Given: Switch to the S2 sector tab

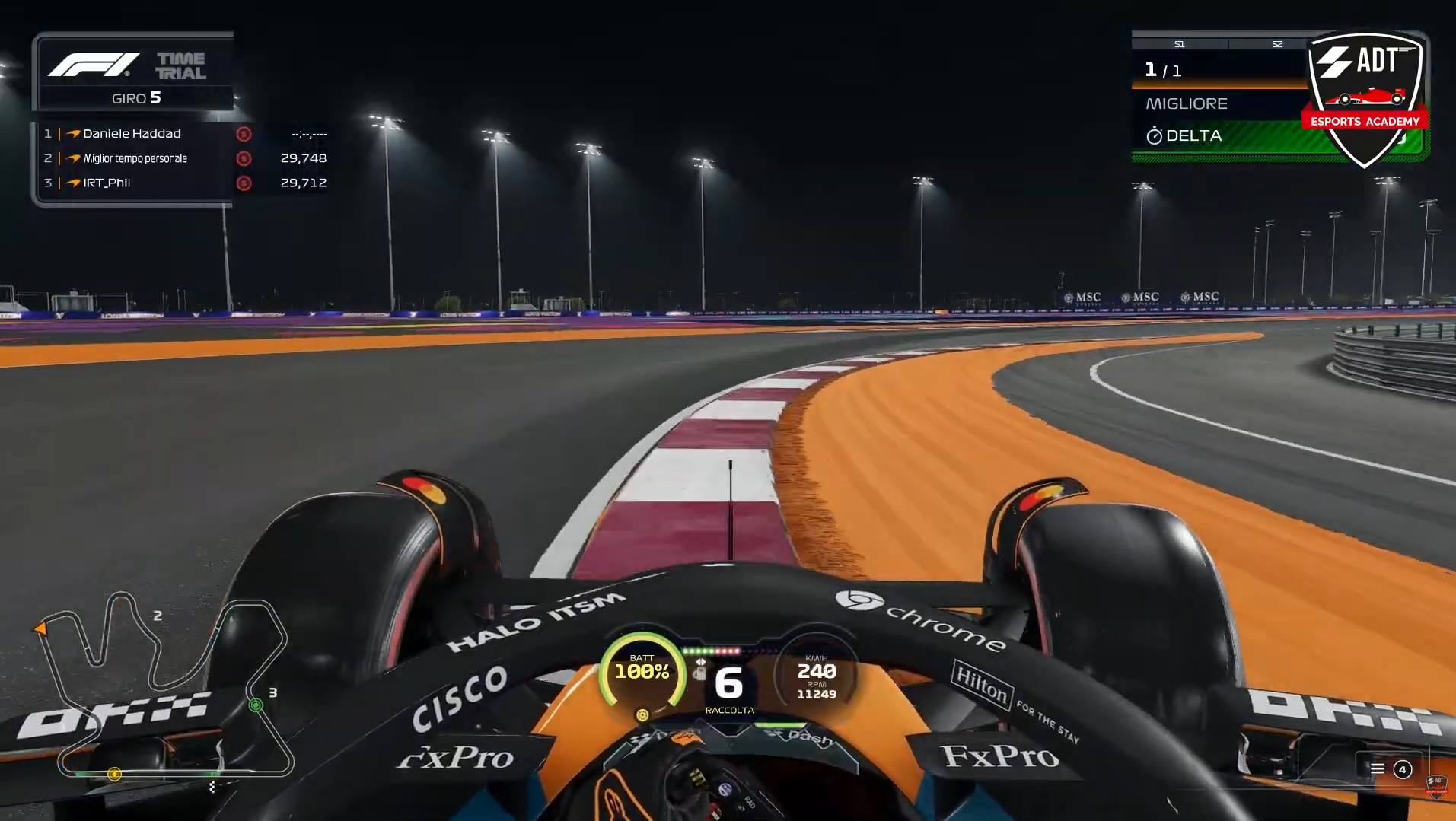Looking at the screenshot, I should (x=1278, y=44).
